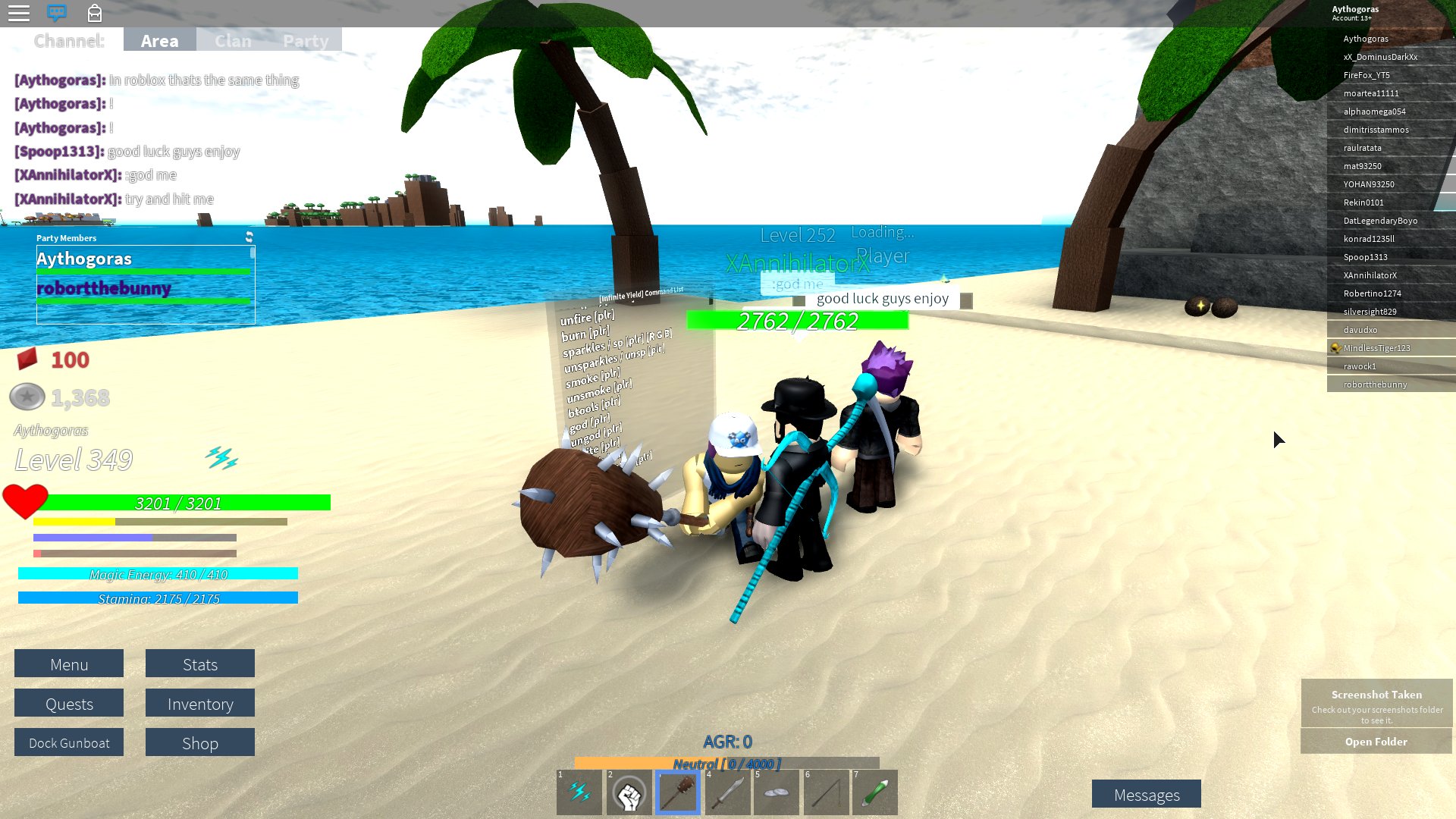Click the hamburger menu icon top left
The height and width of the screenshot is (819, 1456).
click(x=19, y=13)
